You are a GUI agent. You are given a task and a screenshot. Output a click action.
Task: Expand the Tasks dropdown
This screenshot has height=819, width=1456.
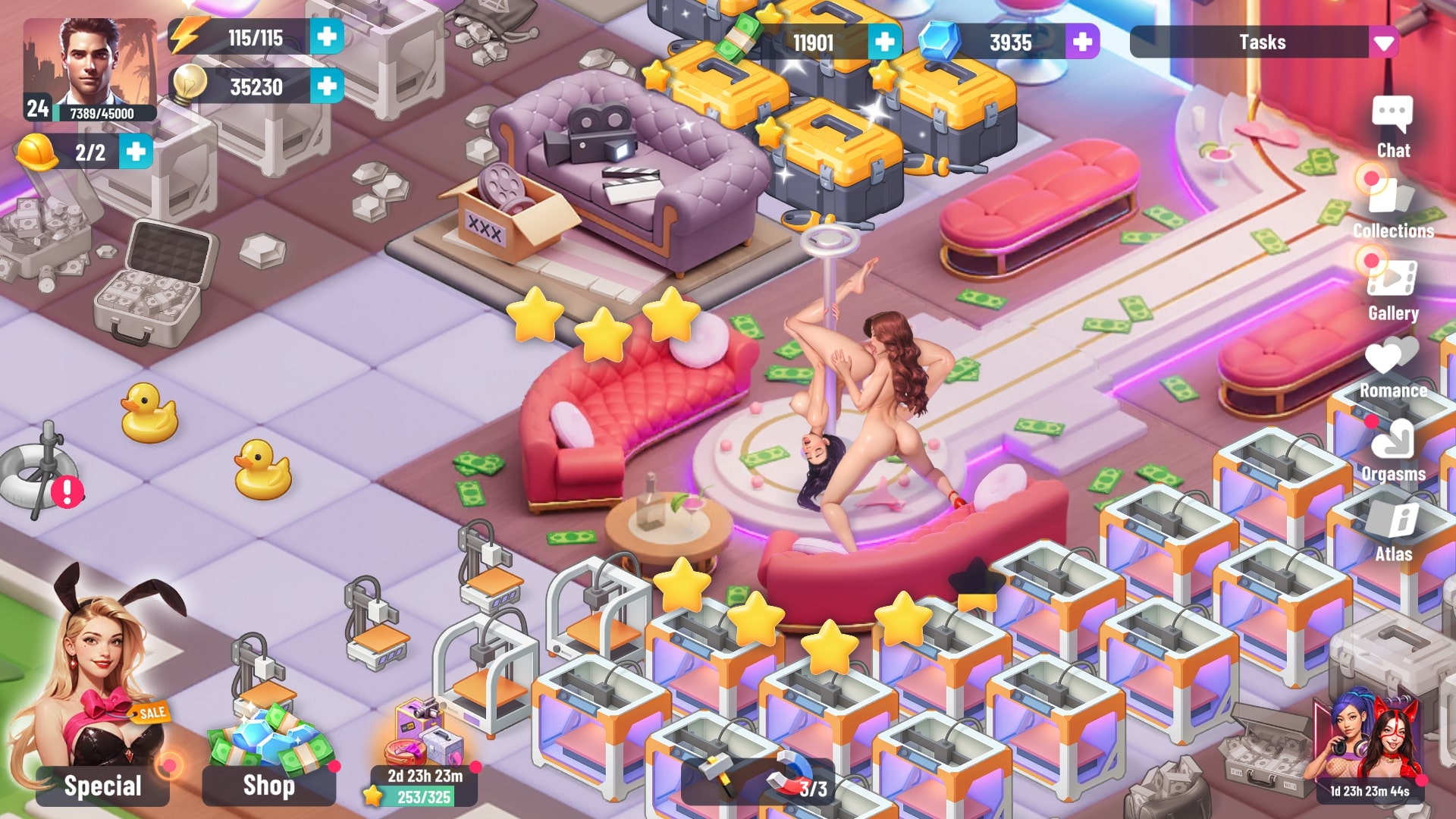coord(1383,42)
